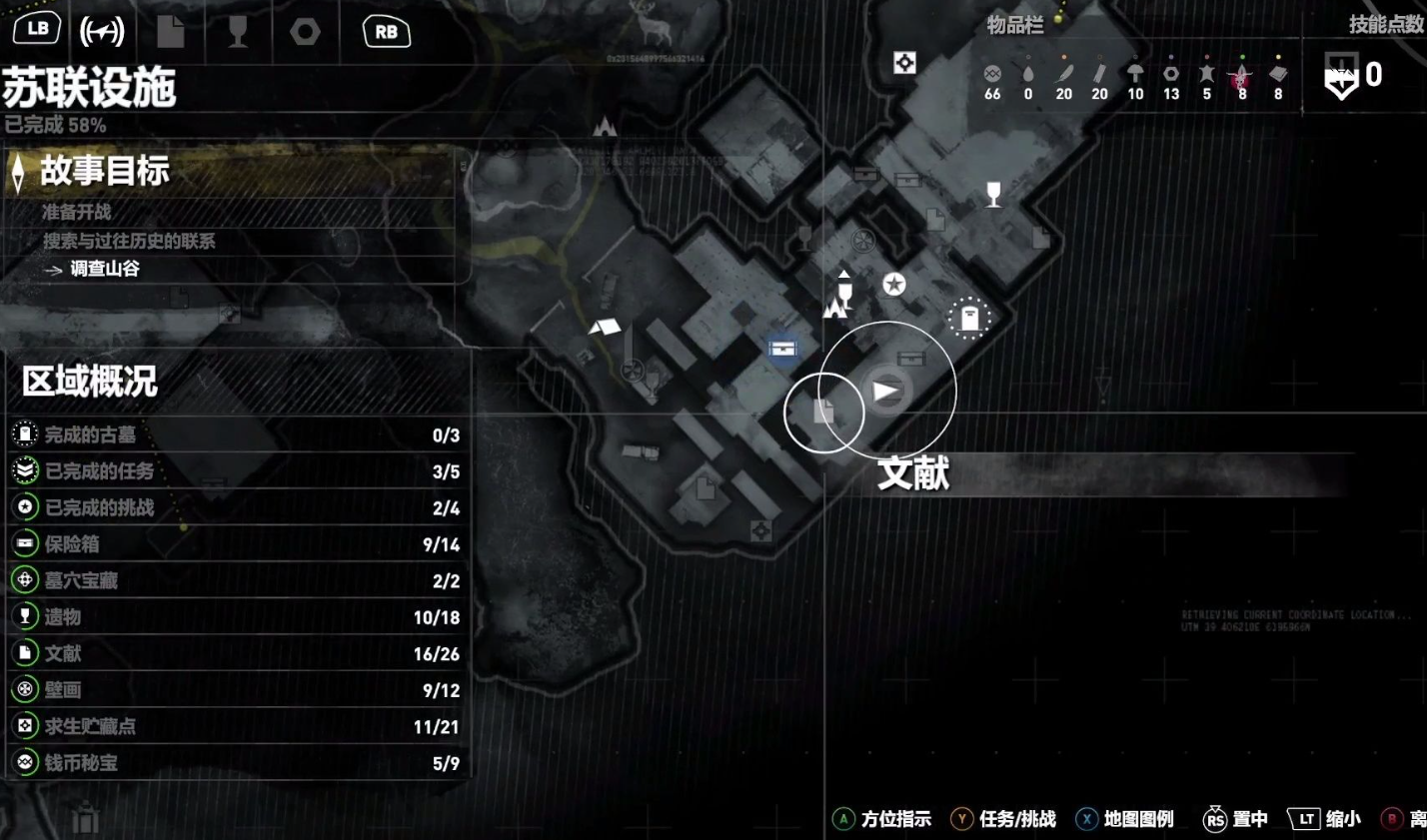This screenshot has height=840, width=1427.
Task: Choose the 完成的古墓 overview row
Action: coord(236,434)
